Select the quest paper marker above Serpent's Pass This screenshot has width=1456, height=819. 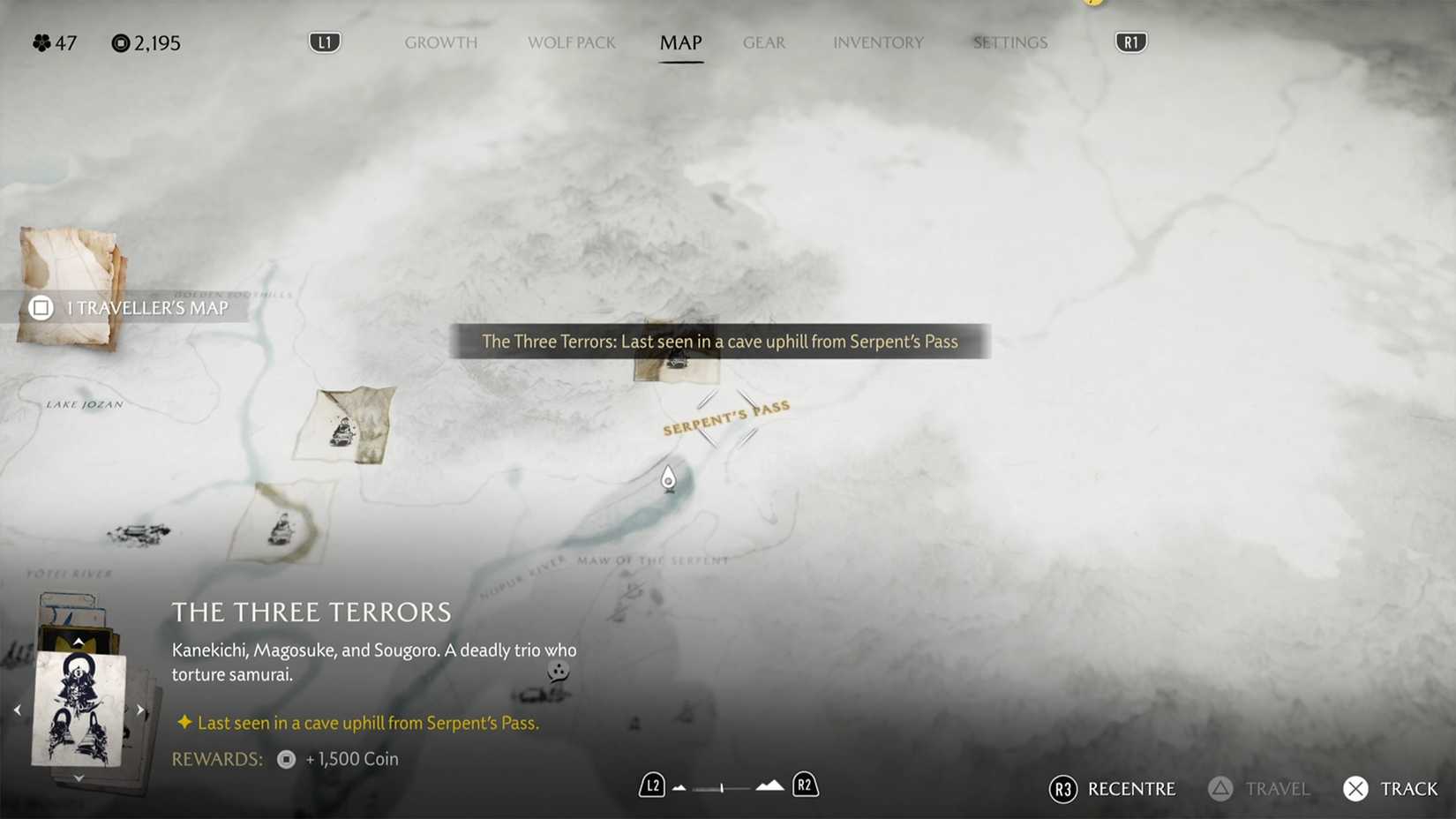tap(676, 364)
